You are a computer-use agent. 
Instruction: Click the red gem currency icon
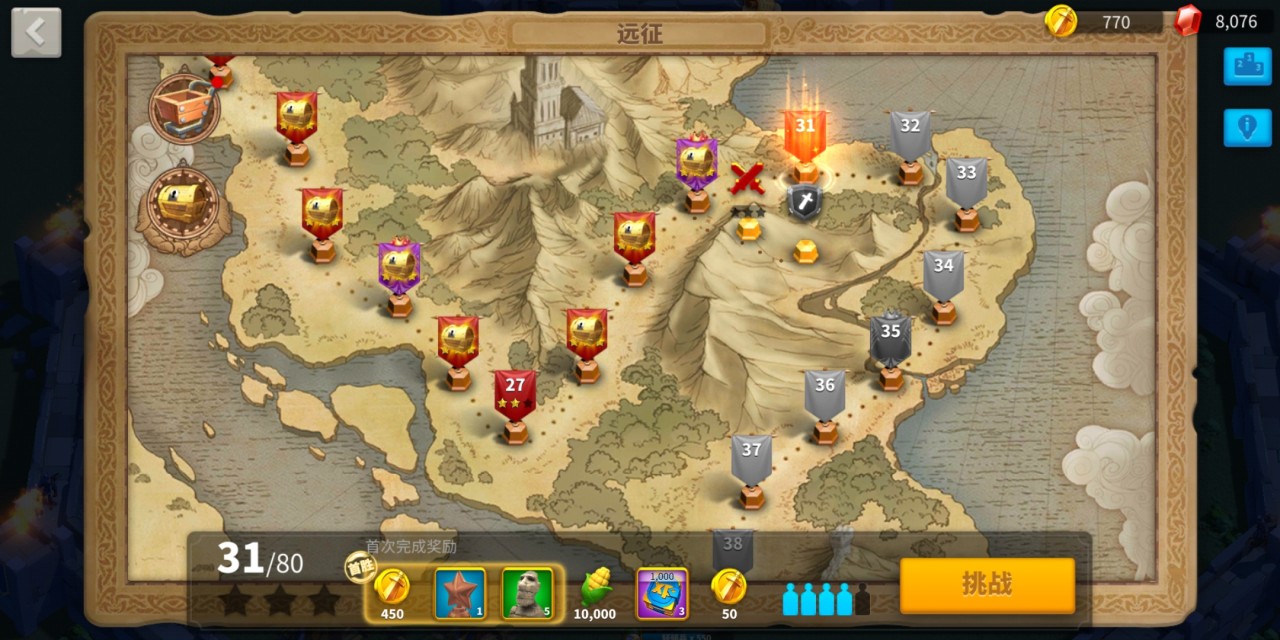click(1187, 20)
